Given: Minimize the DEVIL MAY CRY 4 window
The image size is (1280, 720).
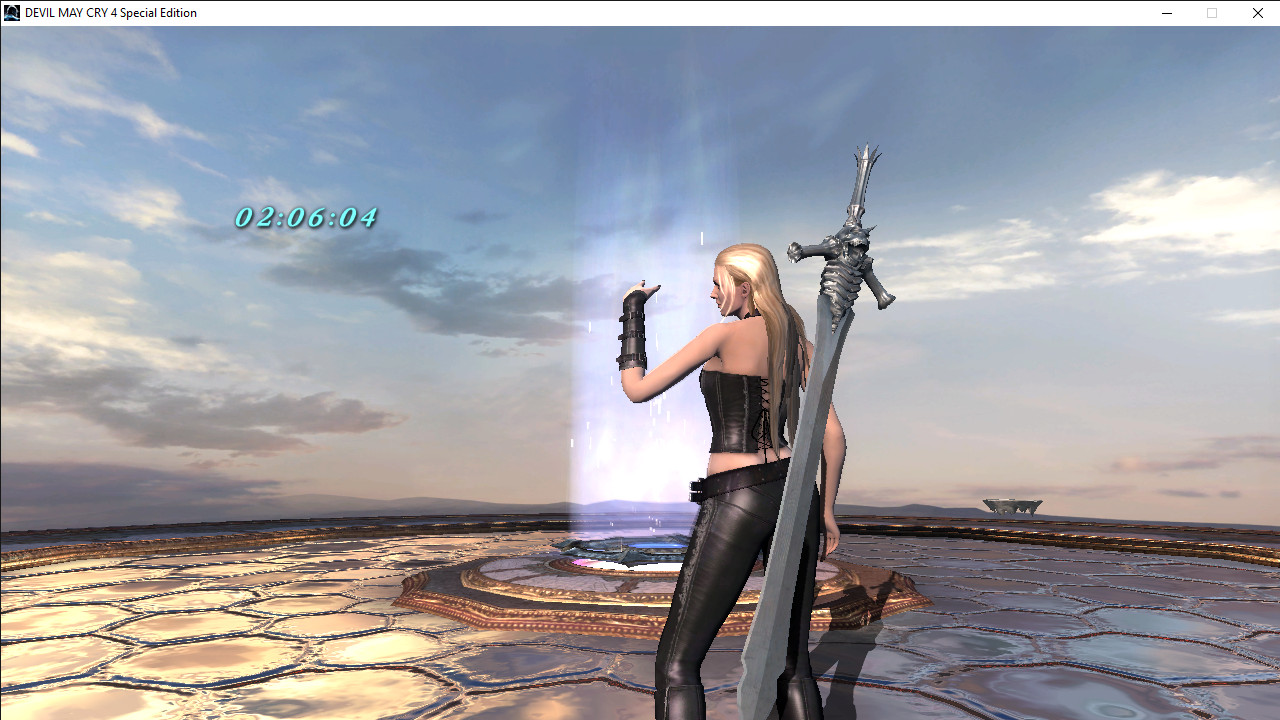Looking at the screenshot, I should click(x=1166, y=13).
